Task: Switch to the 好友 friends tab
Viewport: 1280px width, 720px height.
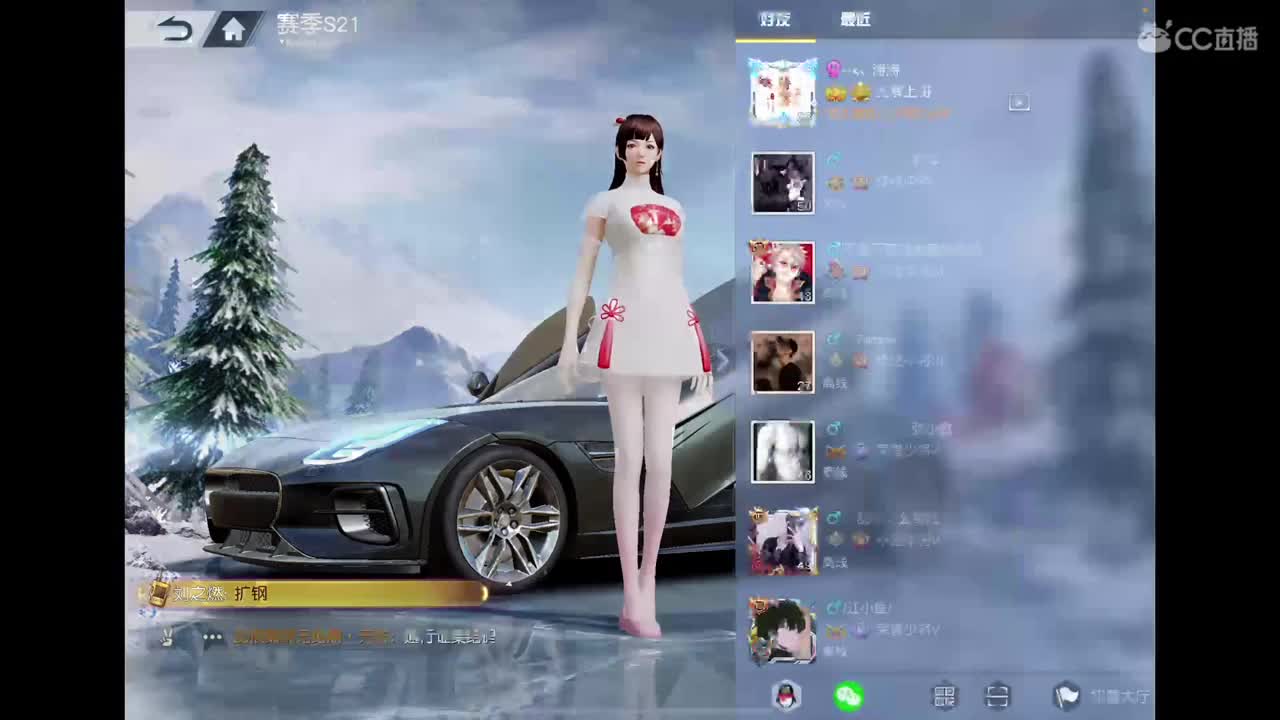Action: click(775, 19)
